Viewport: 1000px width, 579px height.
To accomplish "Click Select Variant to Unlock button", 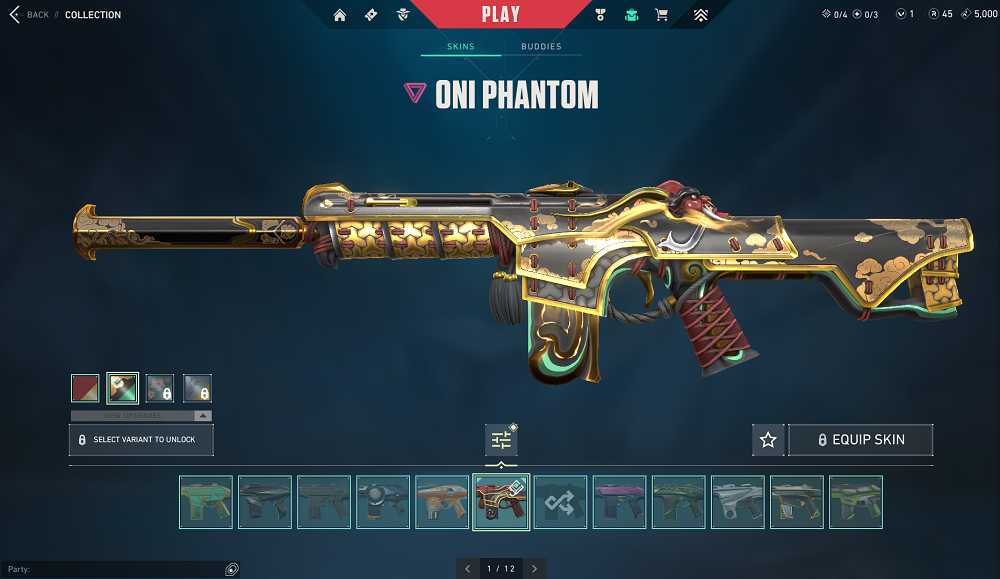I will tap(141, 440).
